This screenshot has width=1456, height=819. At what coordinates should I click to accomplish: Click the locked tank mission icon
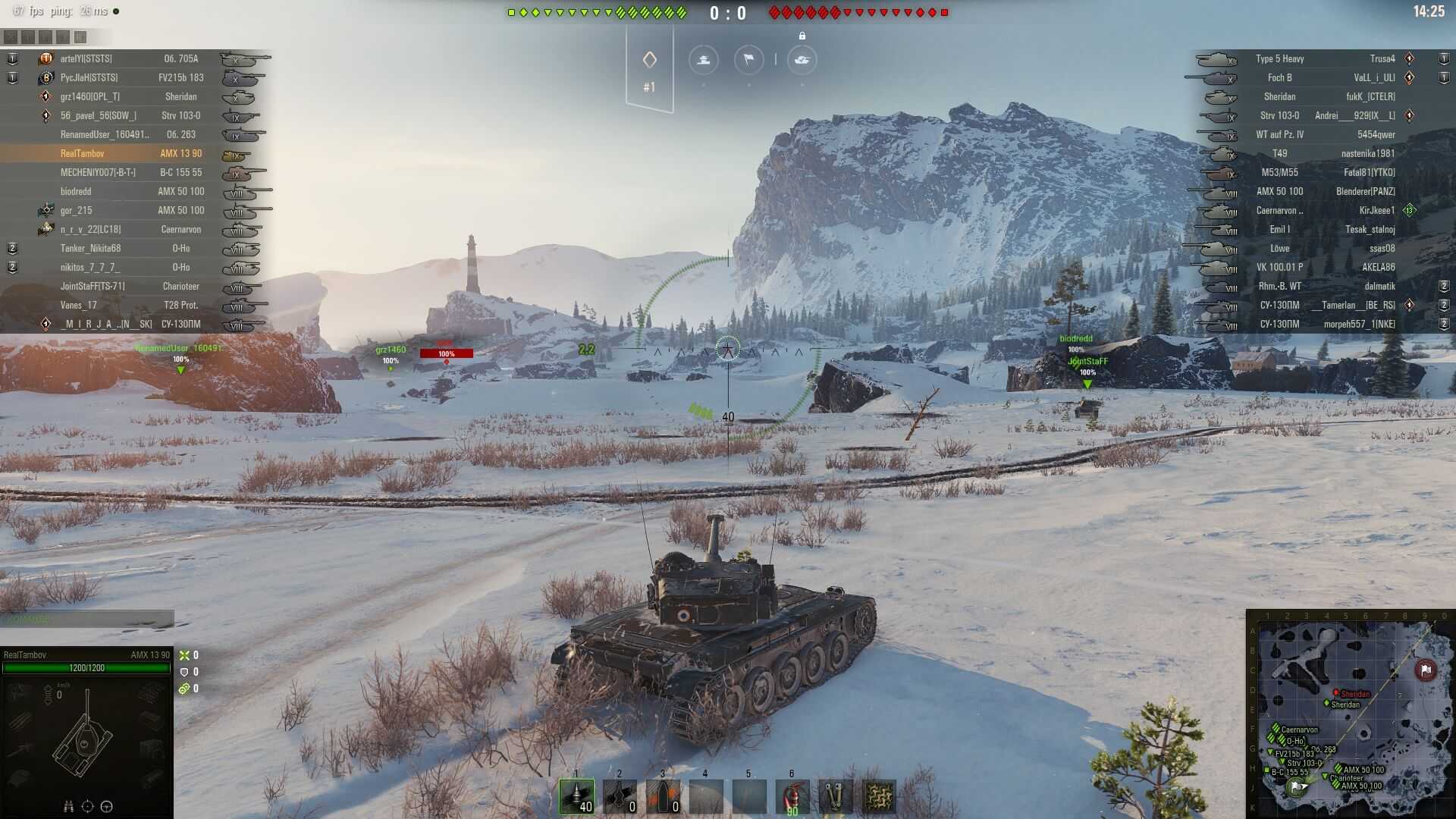pyautogui.click(x=802, y=60)
